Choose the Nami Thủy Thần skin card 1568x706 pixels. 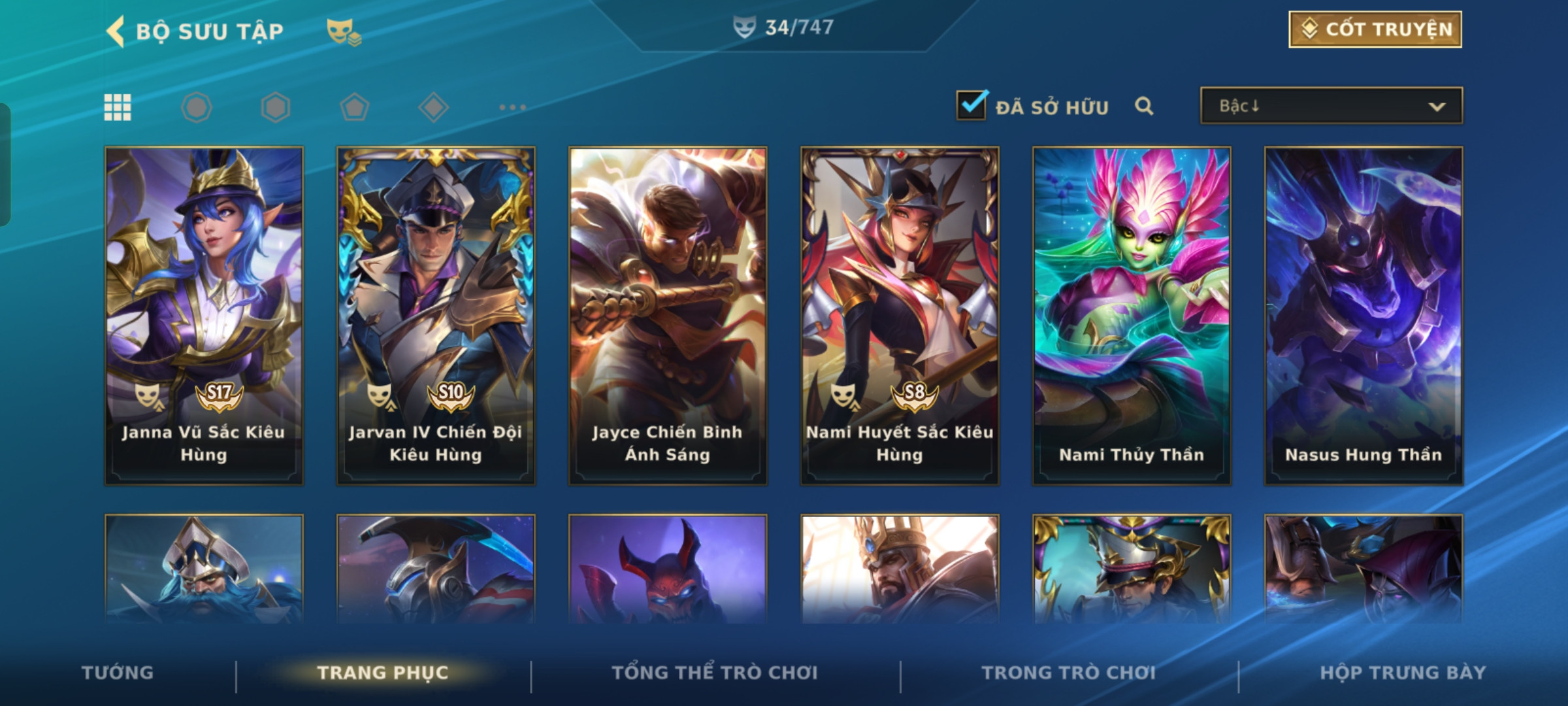pyautogui.click(x=1132, y=315)
